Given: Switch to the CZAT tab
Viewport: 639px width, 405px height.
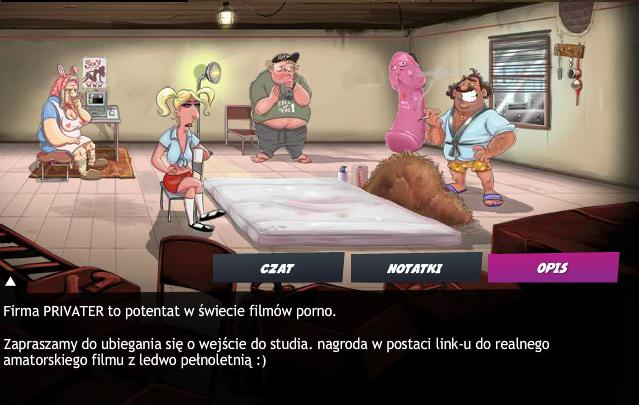Looking at the screenshot, I should click(x=277, y=268).
